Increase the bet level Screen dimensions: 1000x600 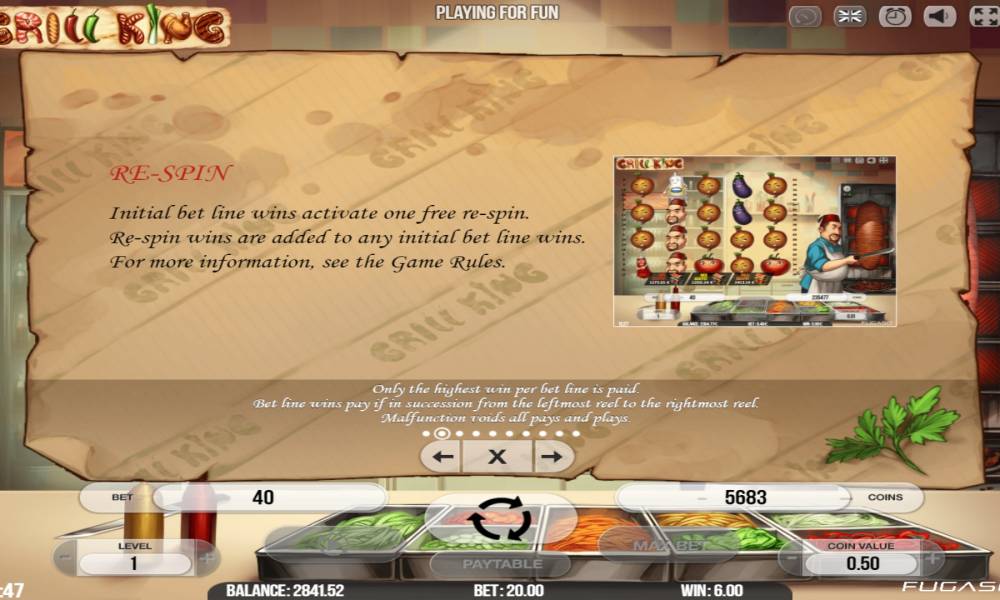207,561
